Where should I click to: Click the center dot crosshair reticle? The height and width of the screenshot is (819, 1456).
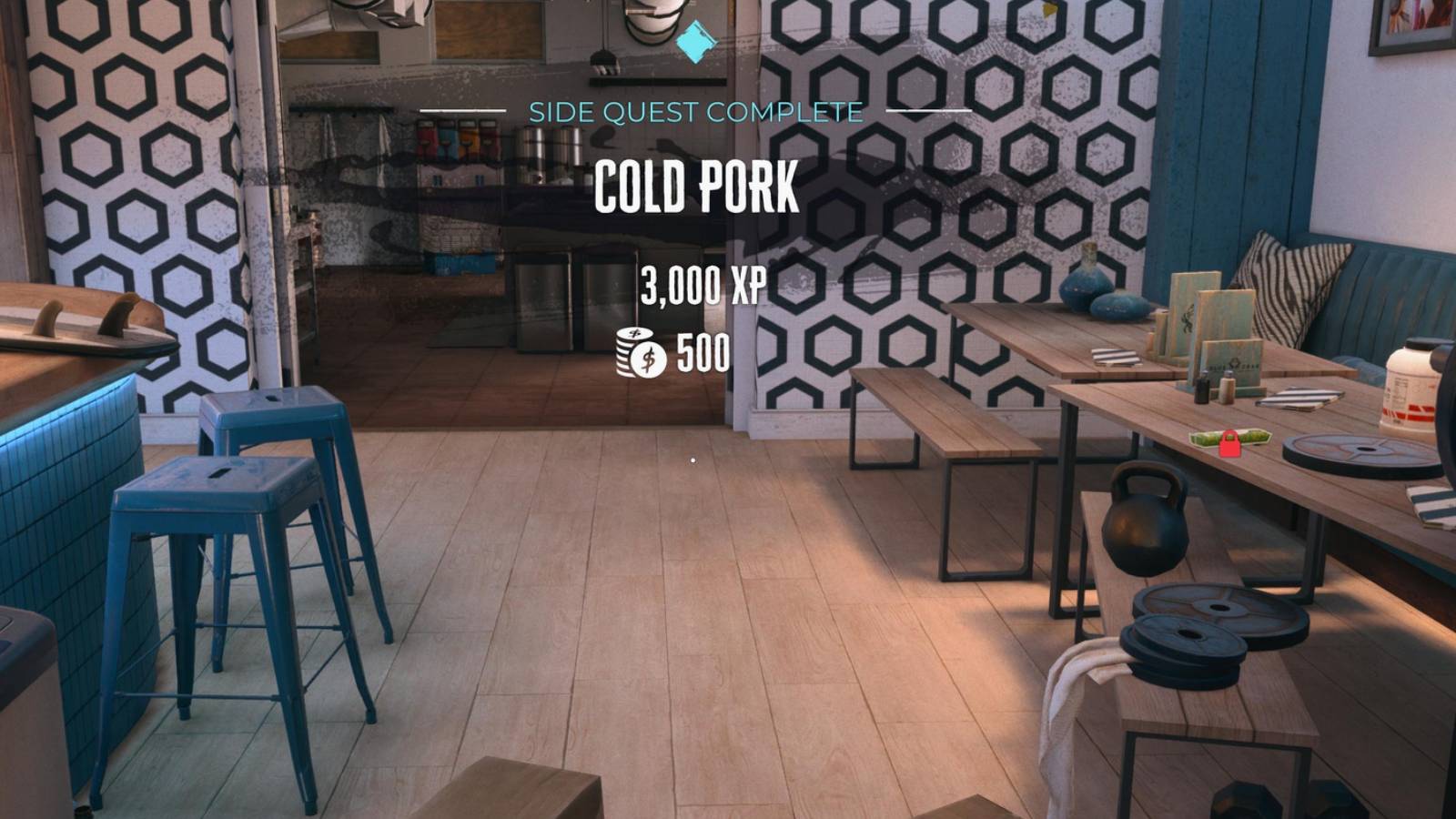point(693,461)
